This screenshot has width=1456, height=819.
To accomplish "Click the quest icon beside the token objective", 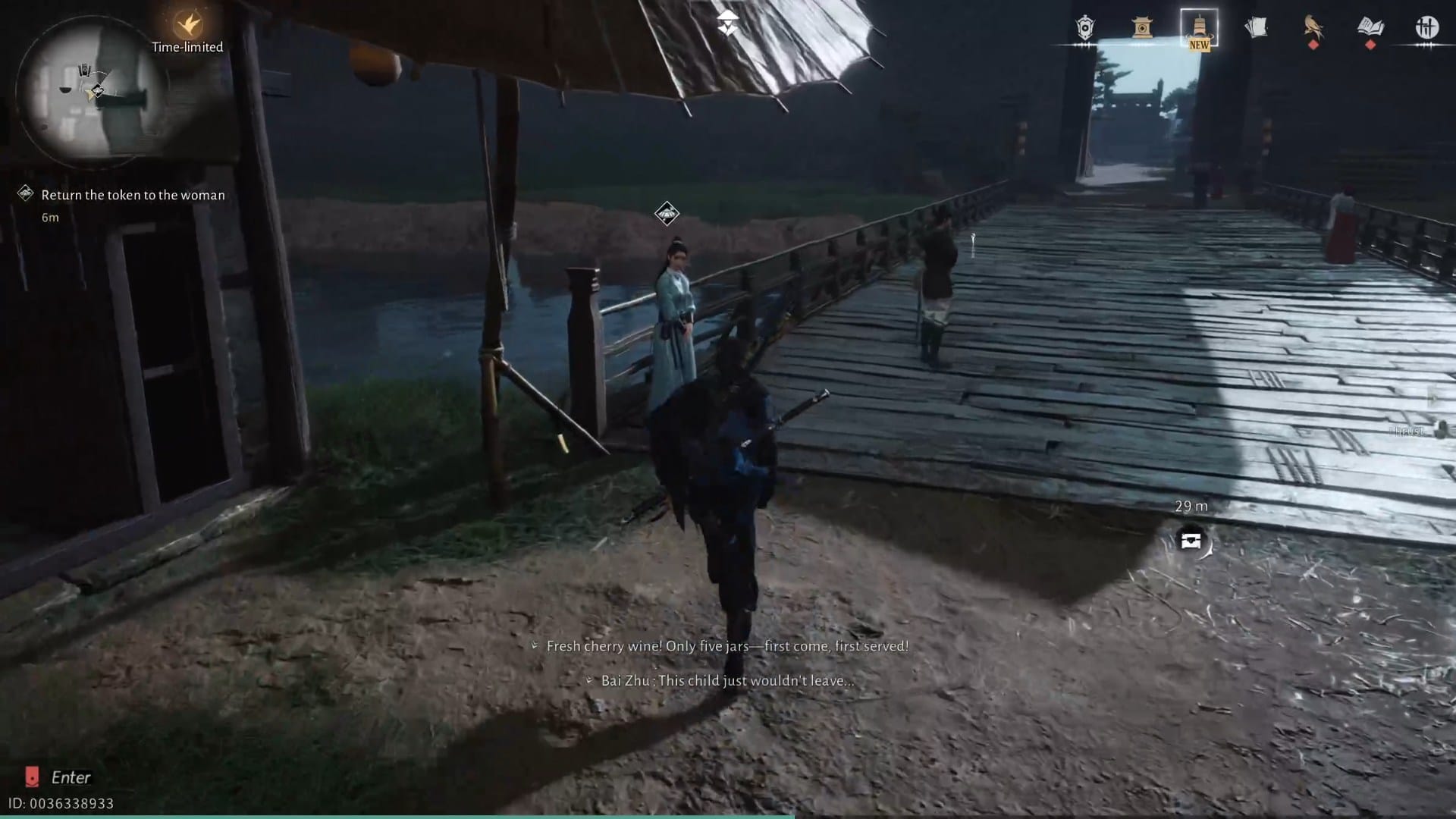I will [x=25, y=193].
